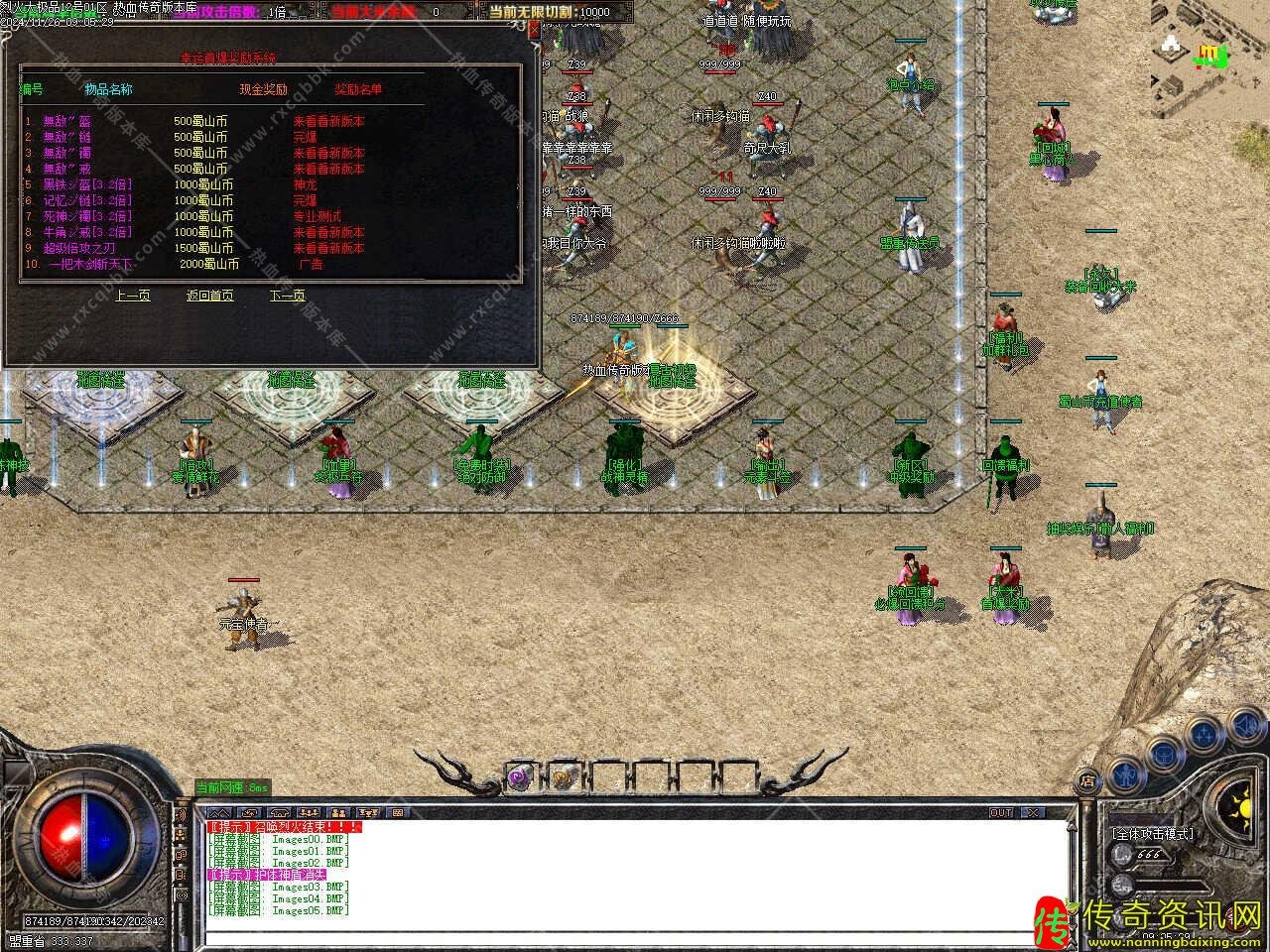Viewport: 1270px width, 952px height.
Task: Go to next page (下一页)
Action: coord(287,296)
